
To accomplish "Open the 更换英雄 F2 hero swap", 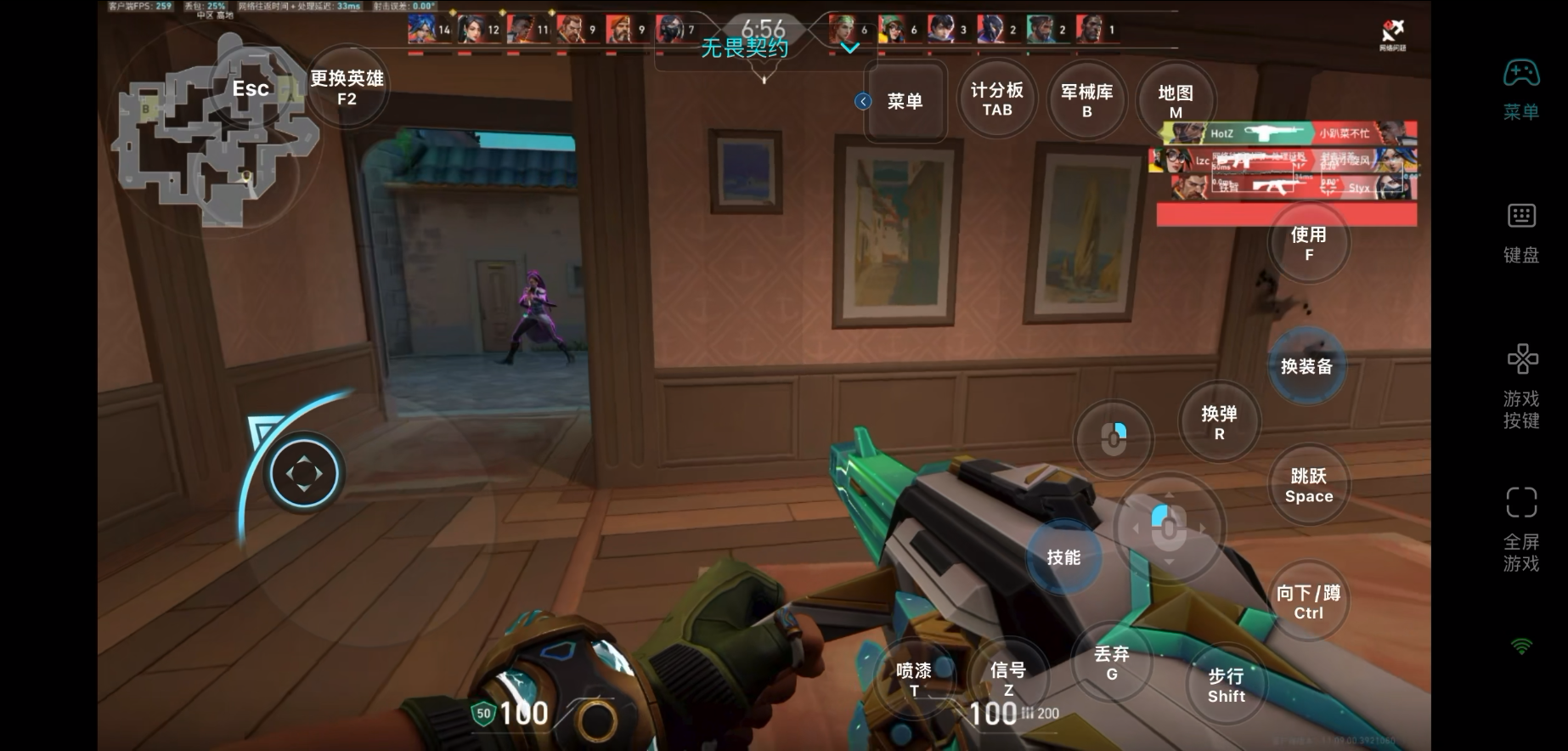I will tap(347, 88).
